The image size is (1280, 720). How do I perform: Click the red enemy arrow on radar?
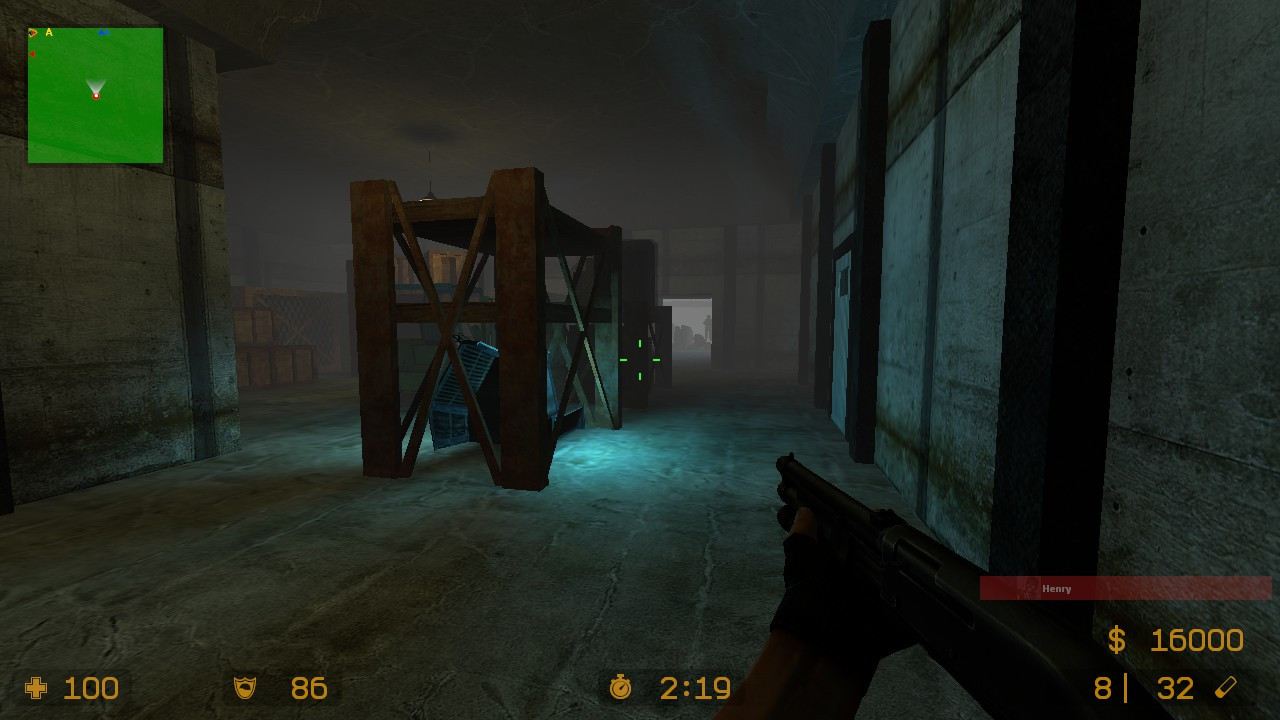click(x=33, y=53)
